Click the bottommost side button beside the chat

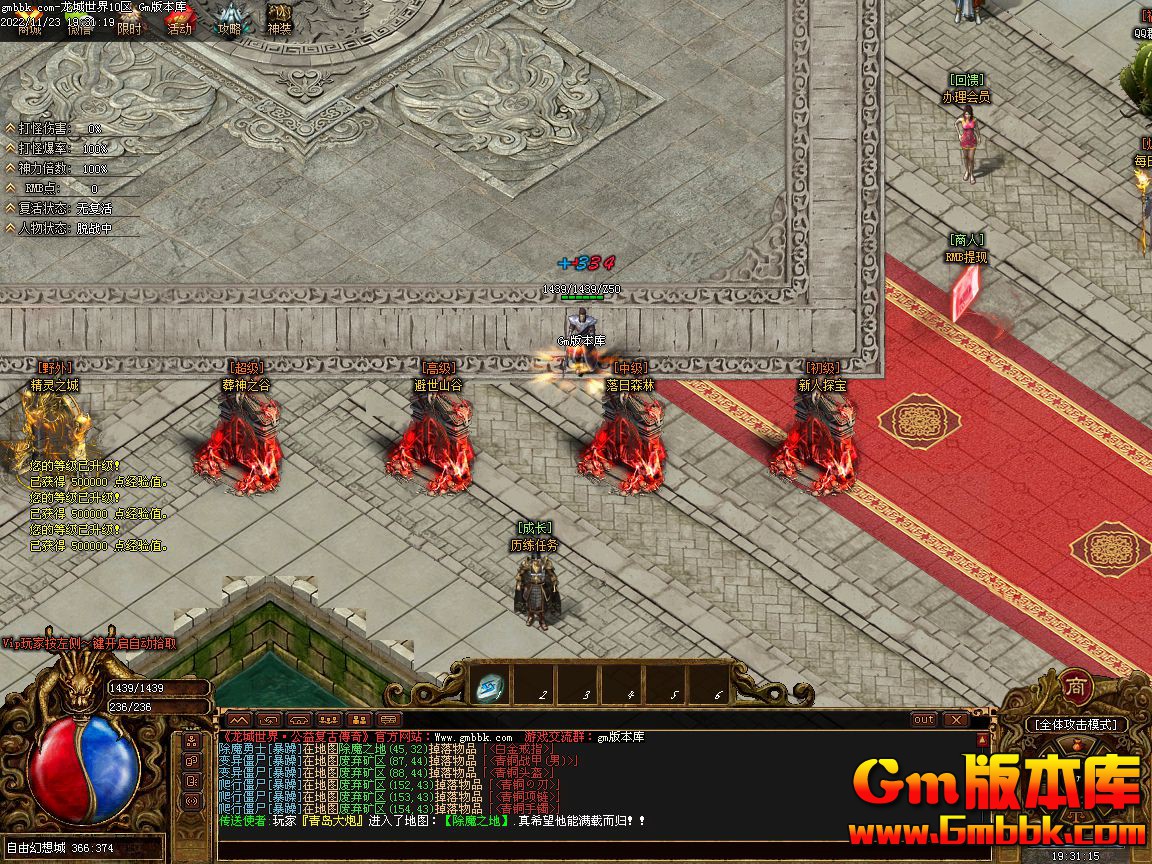(x=192, y=801)
